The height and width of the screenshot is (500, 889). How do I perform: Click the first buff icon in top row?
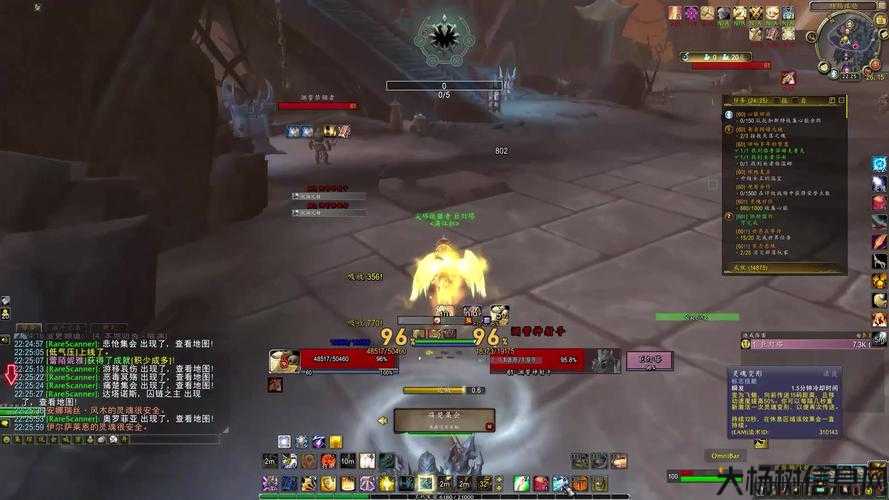click(674, 13)
